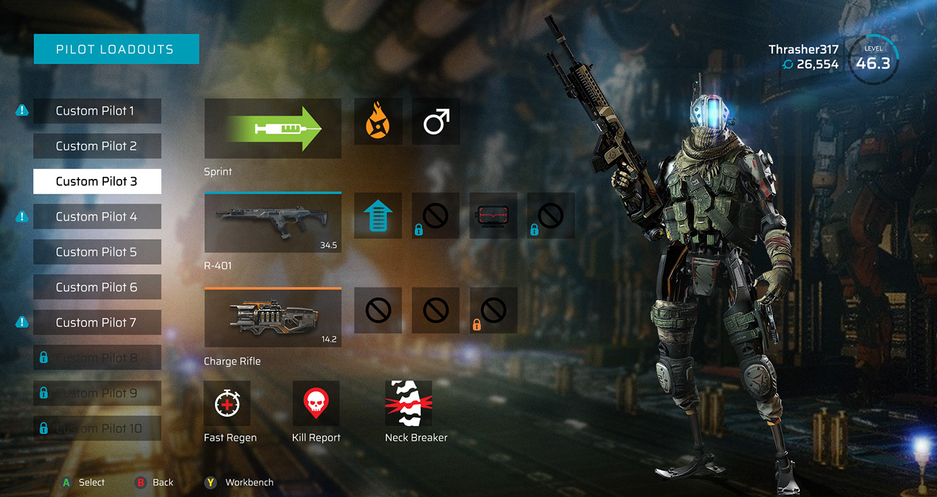The image size is (937, 497).
Task: Select the red sight attachment icon
Action: click(x=494, y=216)
